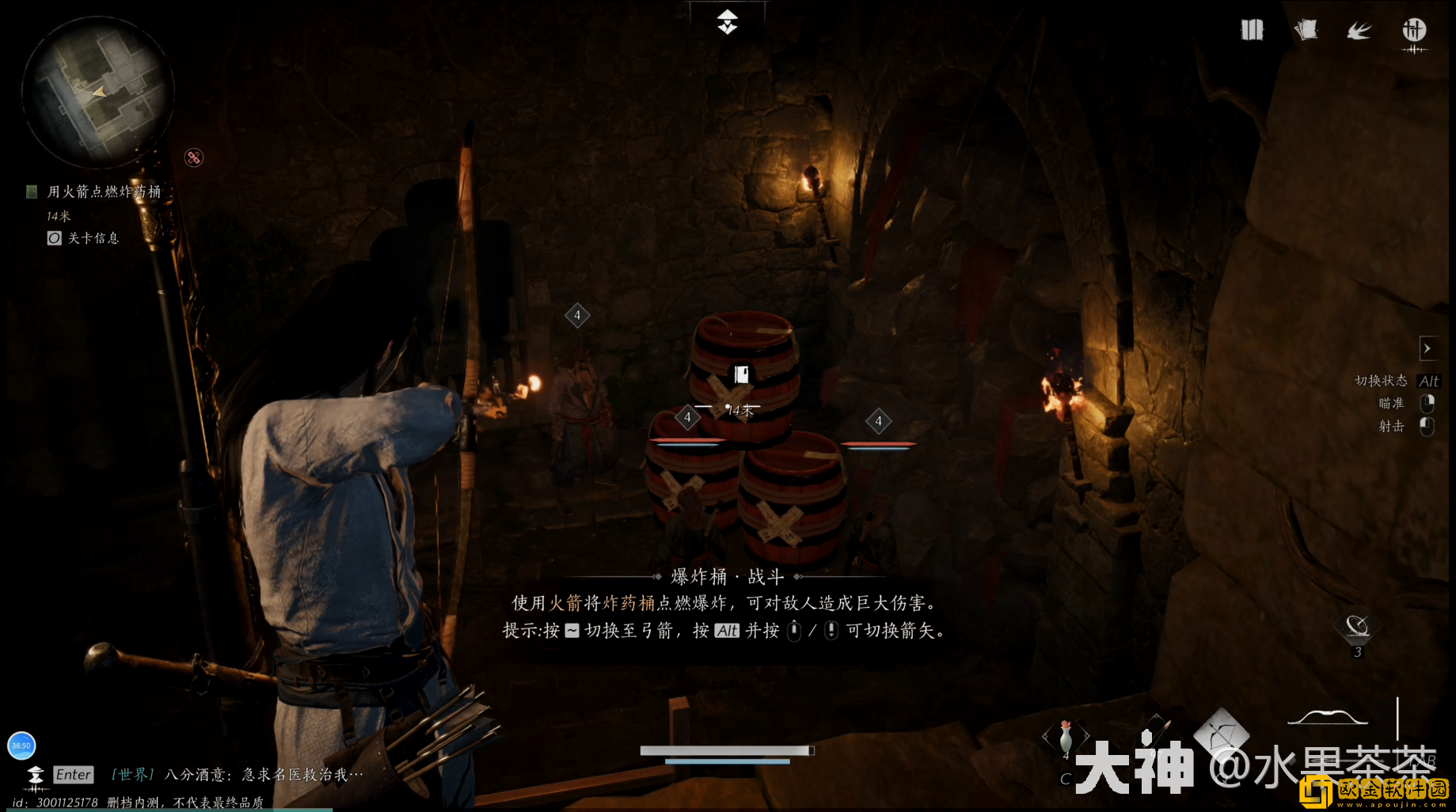Expand the right-side panel chevron arrow
This screenshot has height=812, width=1456.
pyautogui.click(x=1429, y=348)
